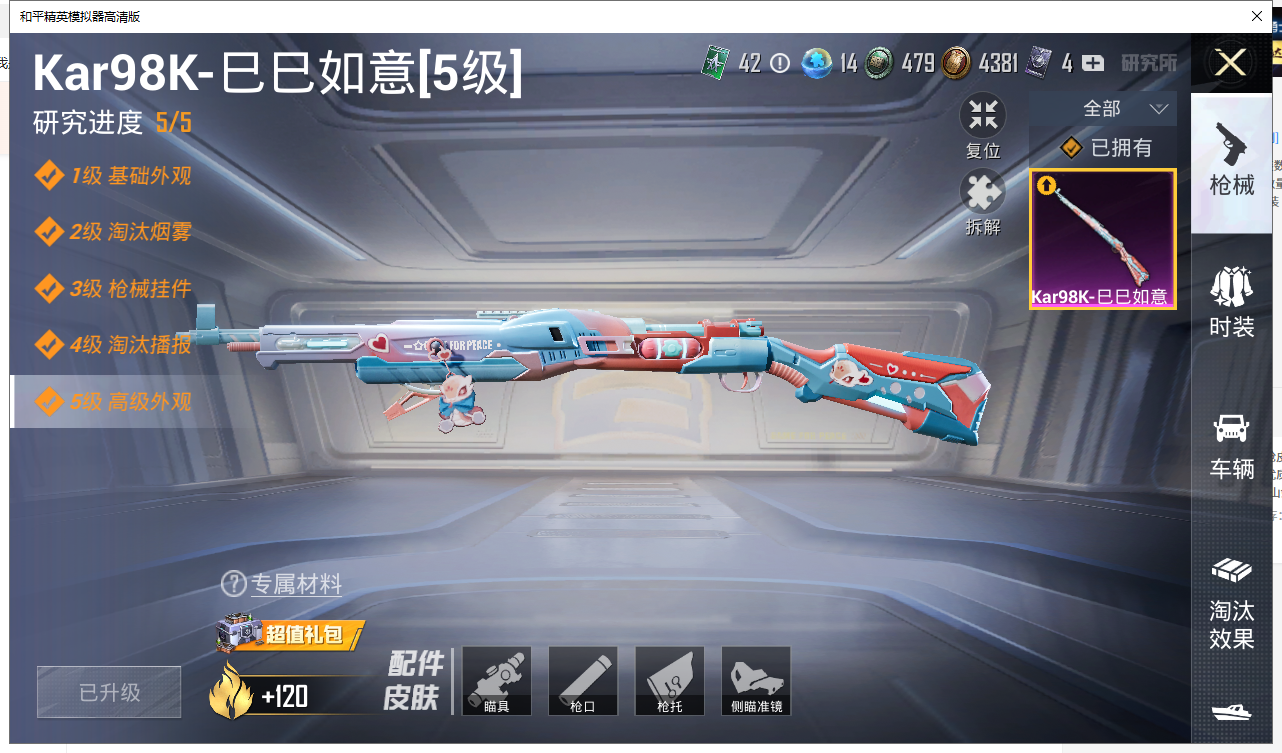The image size is (1282, 753).
Task: Choose the 枪口 muzzle attachment skin slot
Action: [x=583, y=681]
